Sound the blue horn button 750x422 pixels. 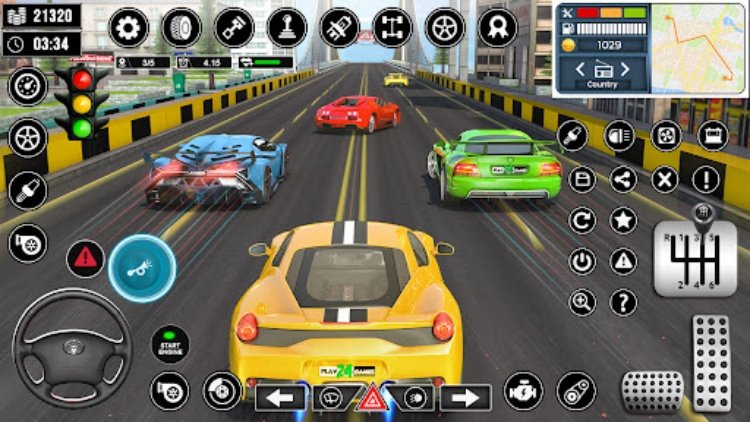pyautogui.click(x=141, y=267)
